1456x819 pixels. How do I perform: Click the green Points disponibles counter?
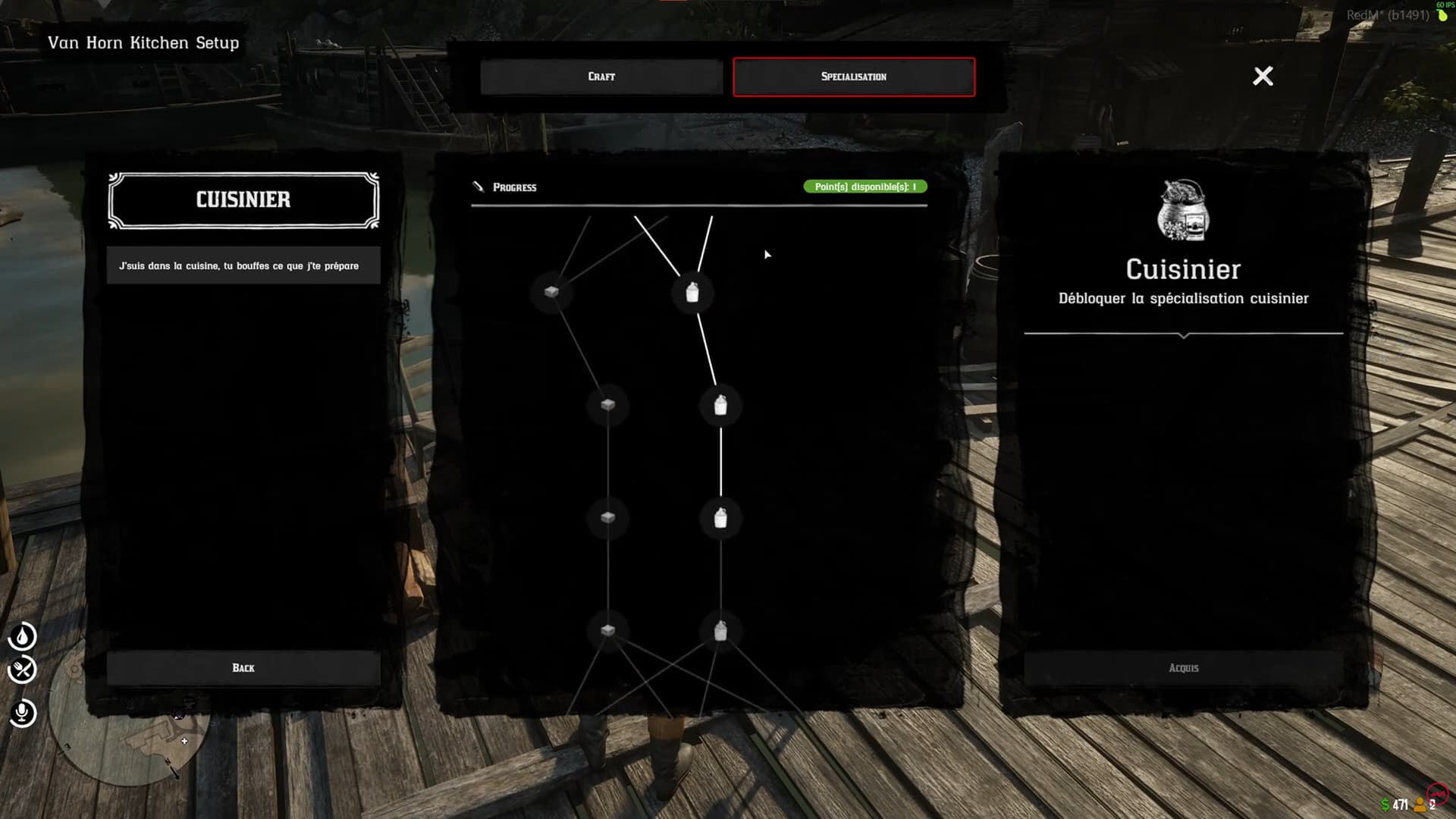[x=864, y=186]
